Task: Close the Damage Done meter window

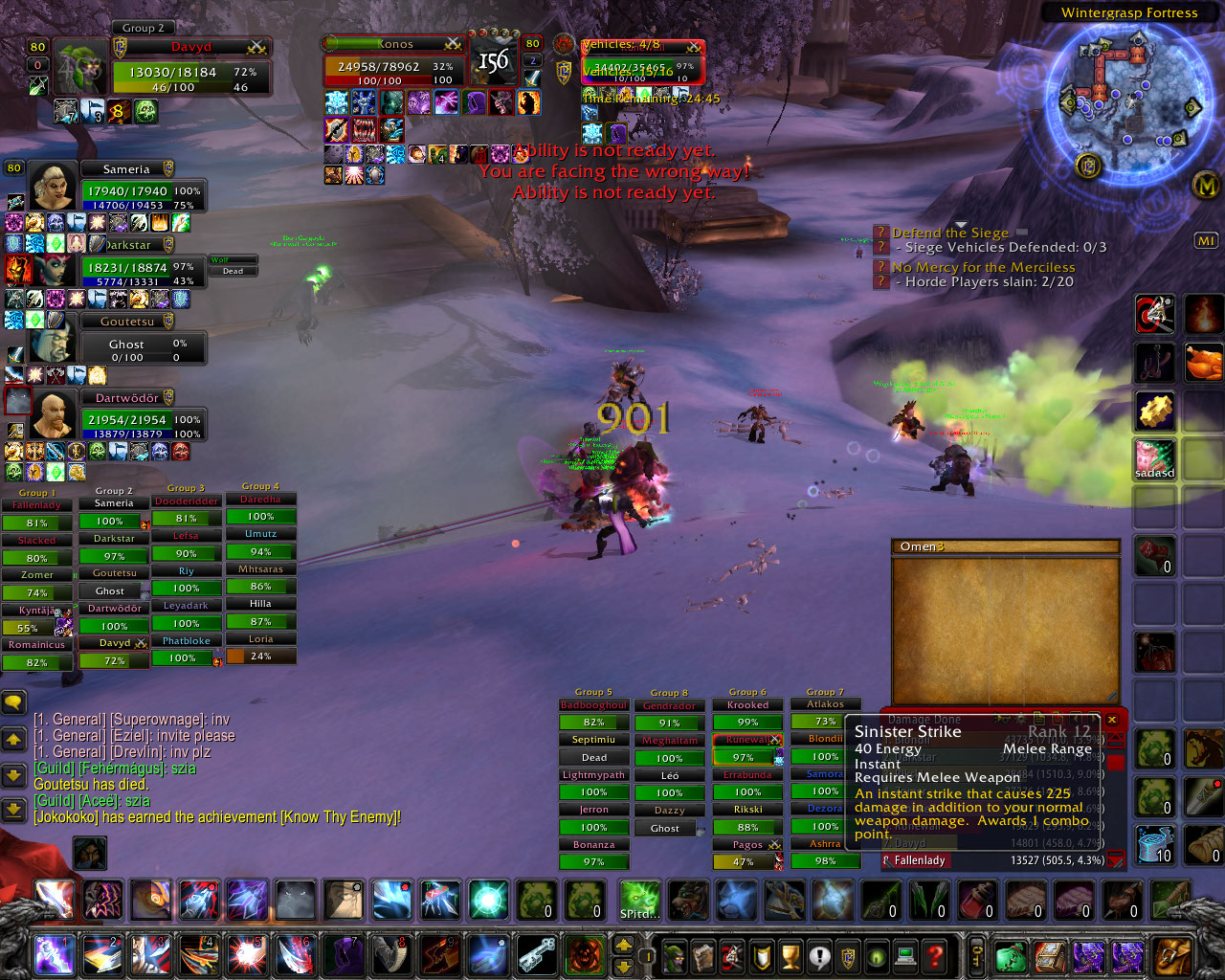Action: (x=1112, y=719)
